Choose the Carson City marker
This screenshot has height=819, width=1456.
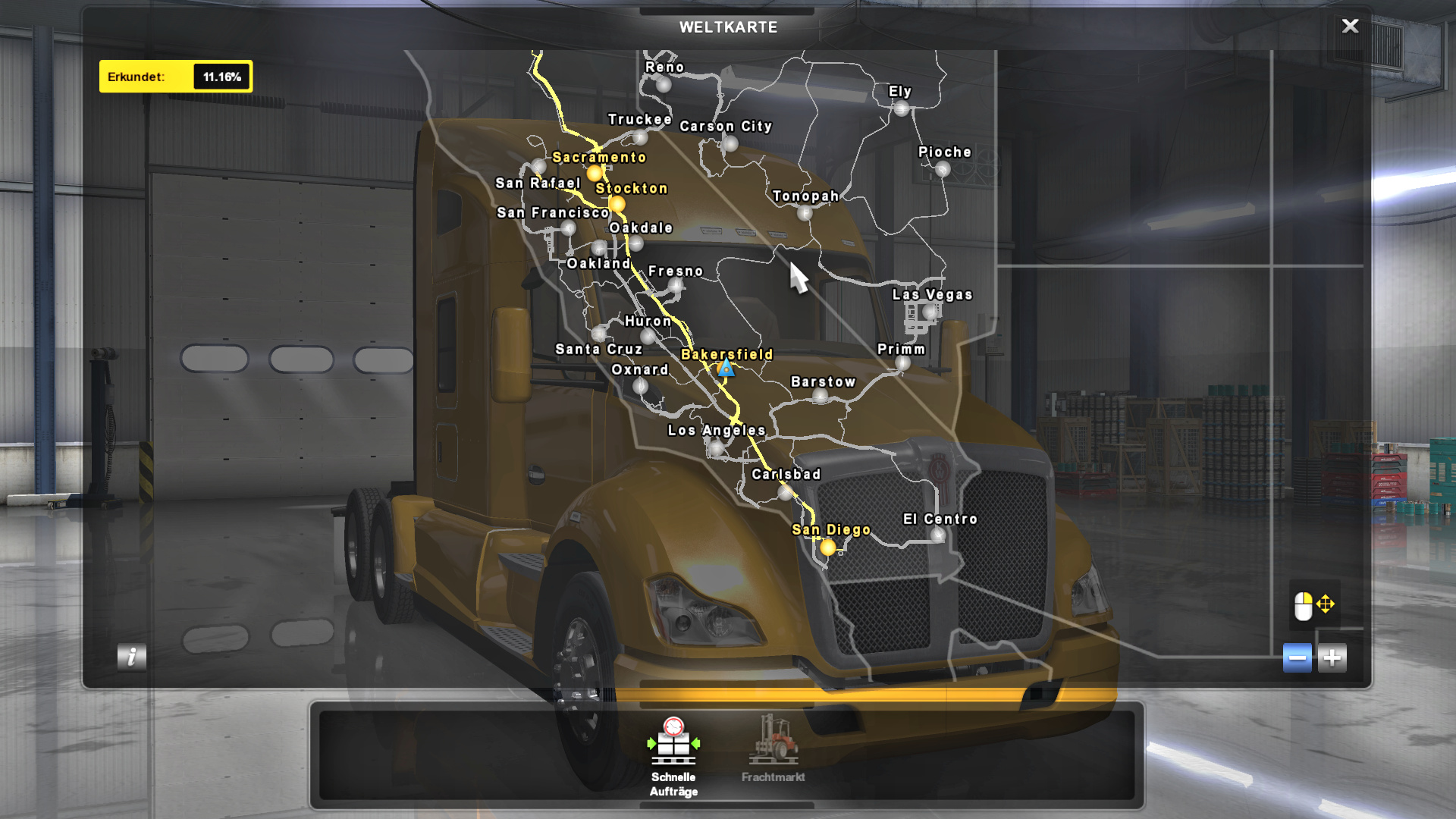click(x=730, y=143)
